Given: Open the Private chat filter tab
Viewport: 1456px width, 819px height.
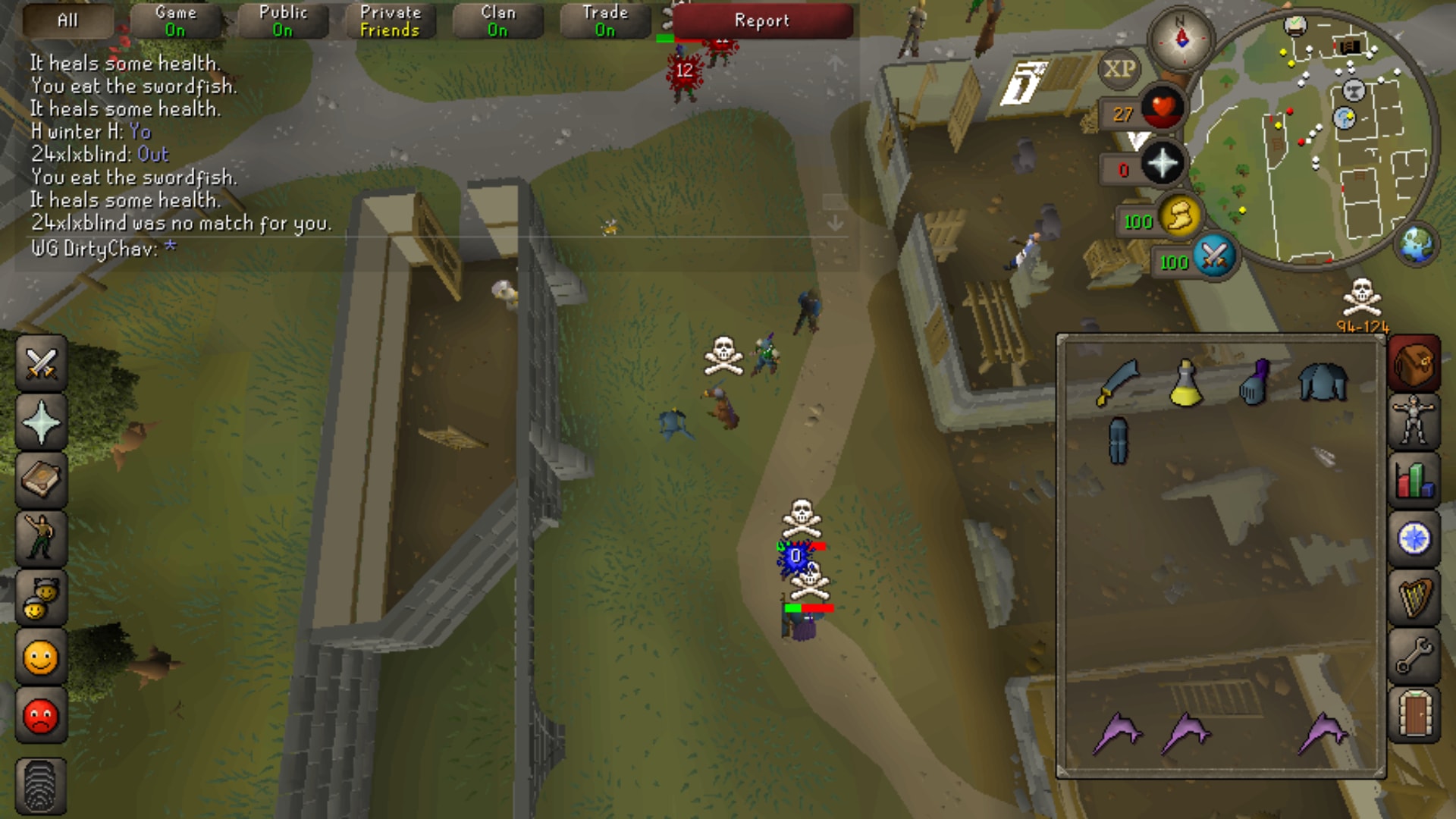Looking at the screenshot, I should (x=390, y=20).
